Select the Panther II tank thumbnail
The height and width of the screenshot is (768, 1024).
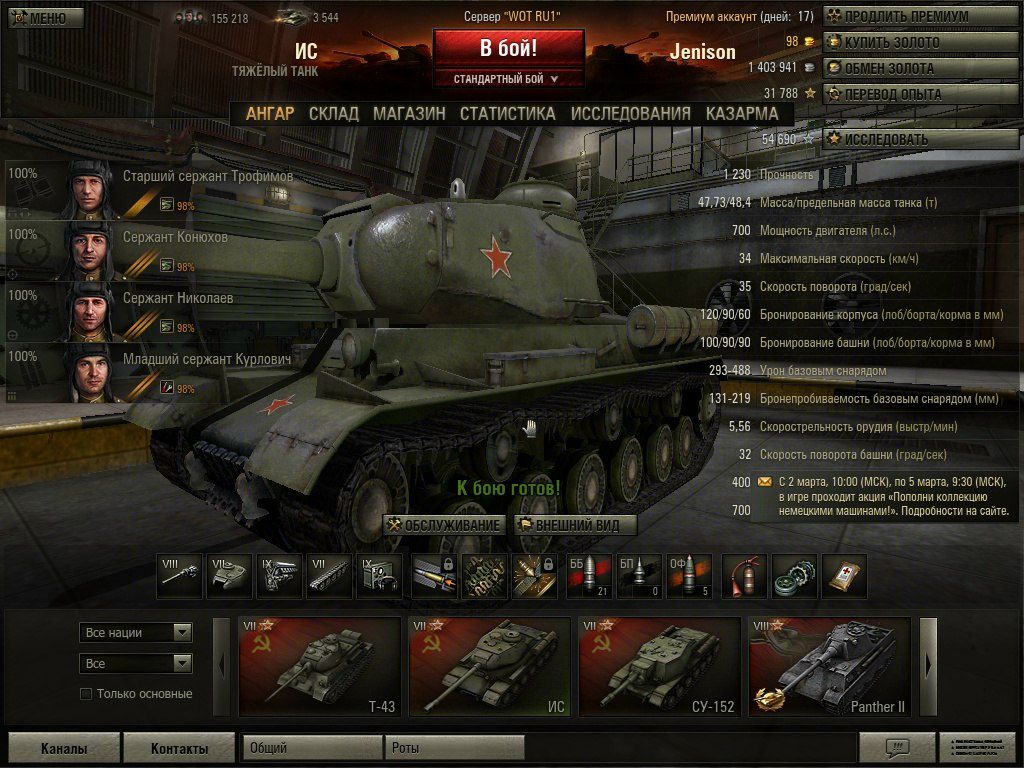click(830, 667)
